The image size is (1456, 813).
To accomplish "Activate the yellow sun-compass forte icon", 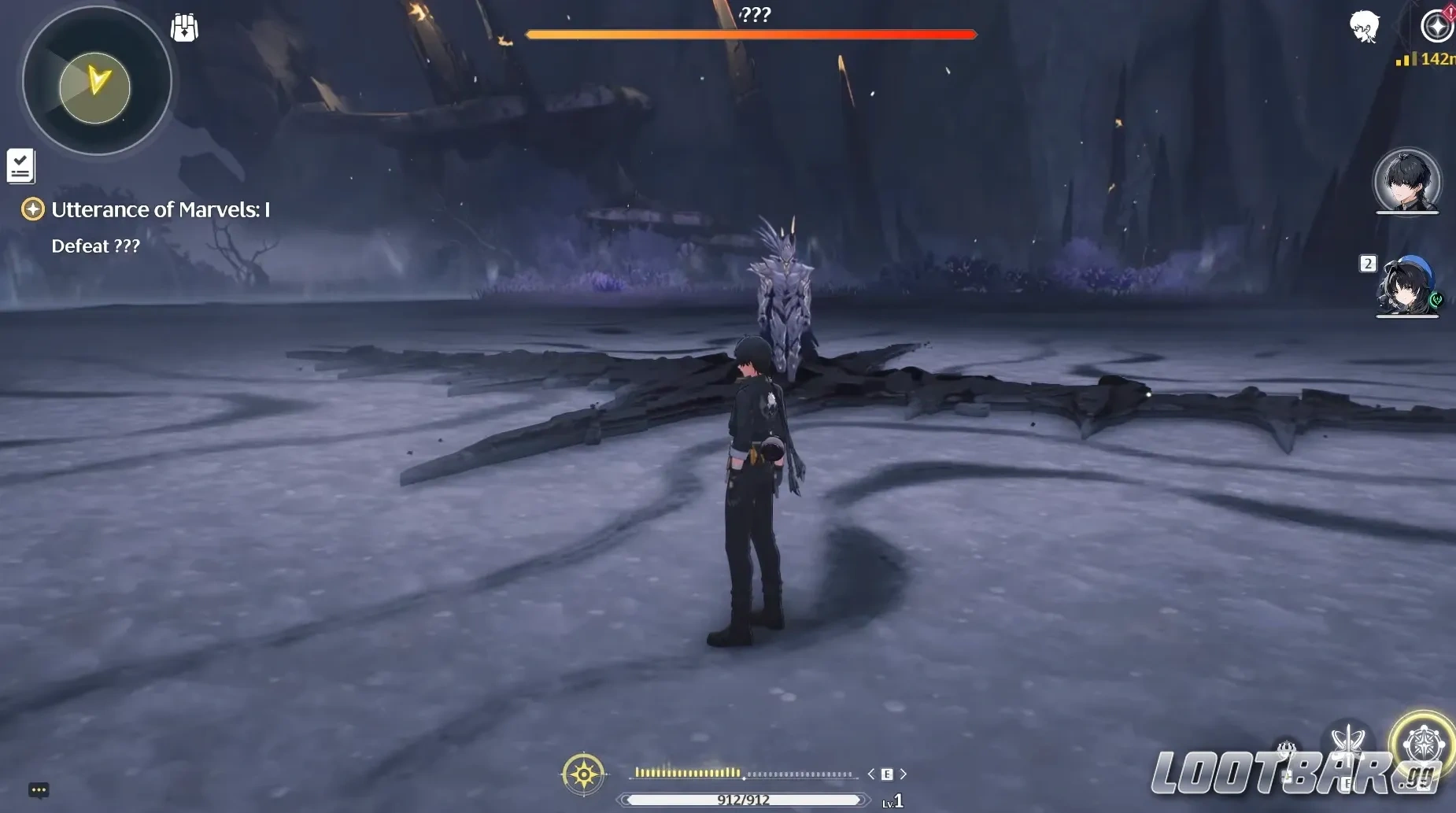I will [x=583, y=774].
